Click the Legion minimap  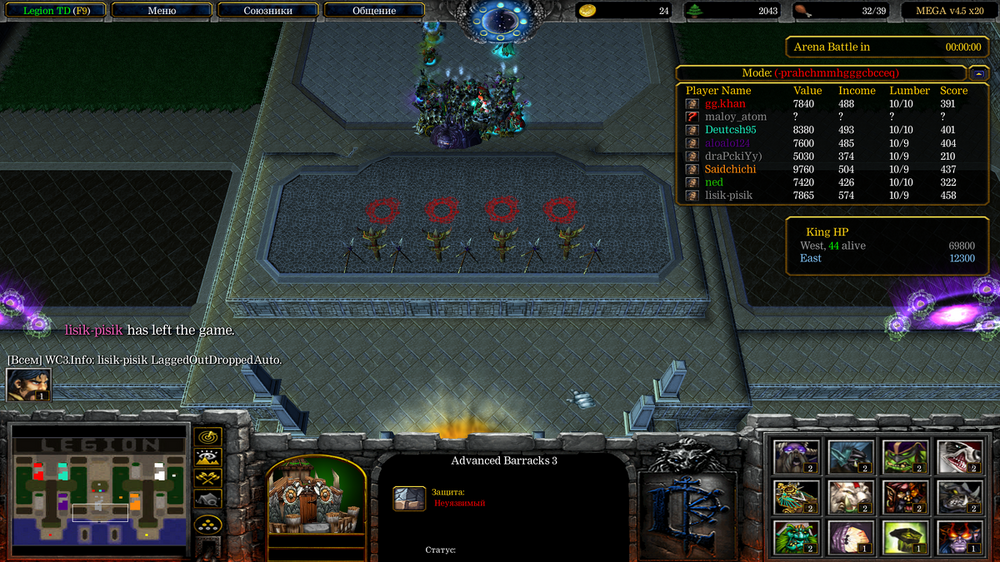click(99, 490)
